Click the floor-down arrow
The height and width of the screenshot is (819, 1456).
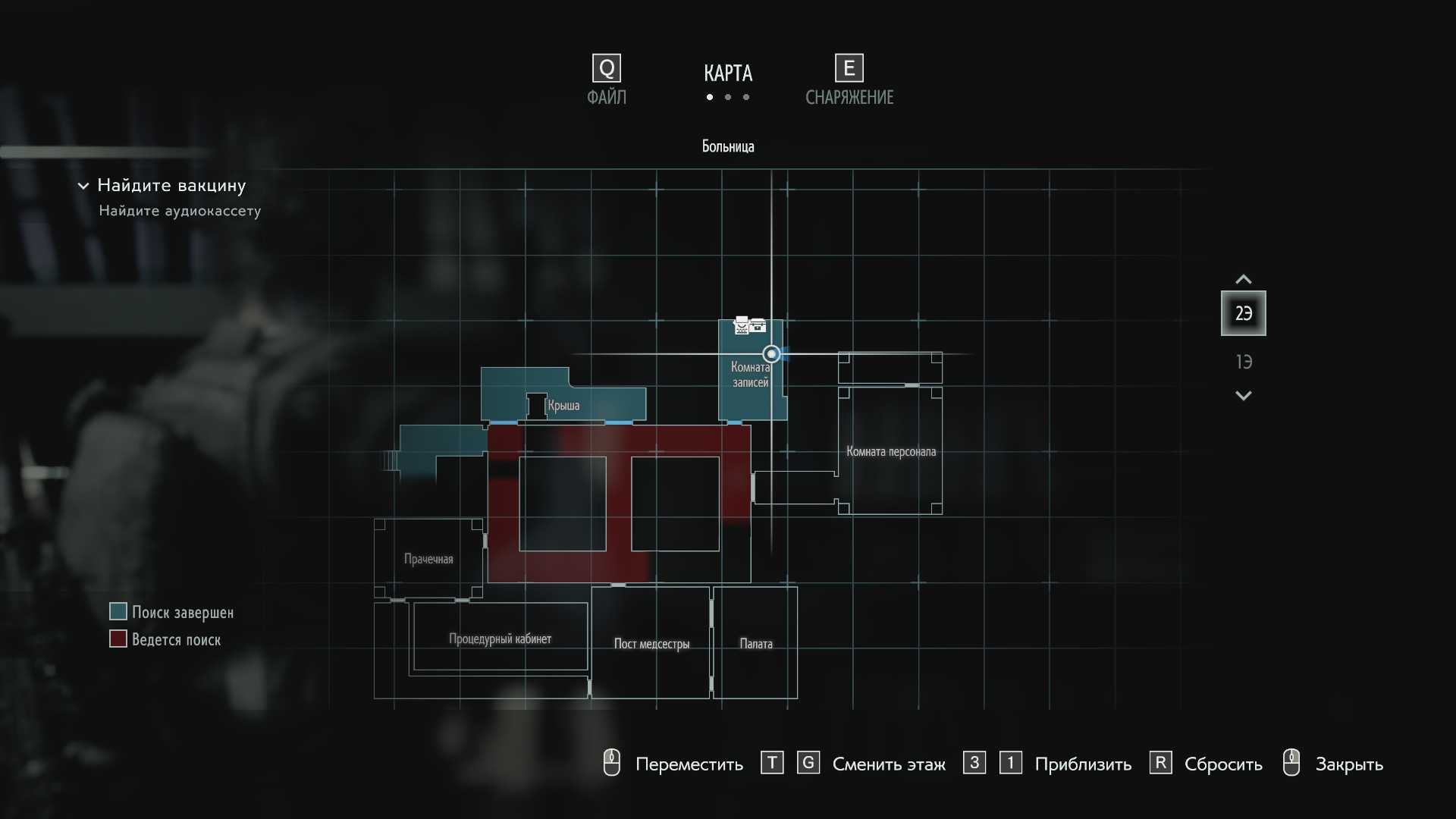(1244, 396)
